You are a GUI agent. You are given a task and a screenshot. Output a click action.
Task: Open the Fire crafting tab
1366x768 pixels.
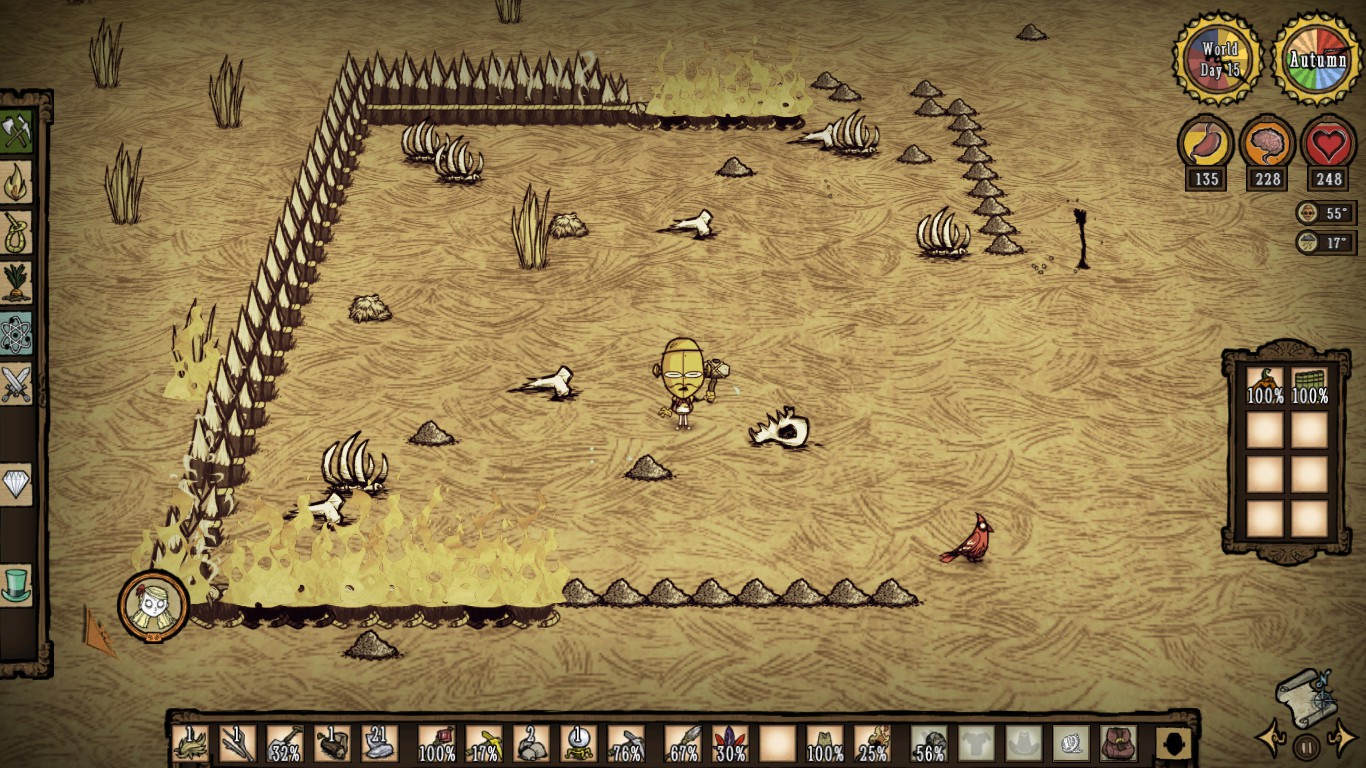[16, 182]
